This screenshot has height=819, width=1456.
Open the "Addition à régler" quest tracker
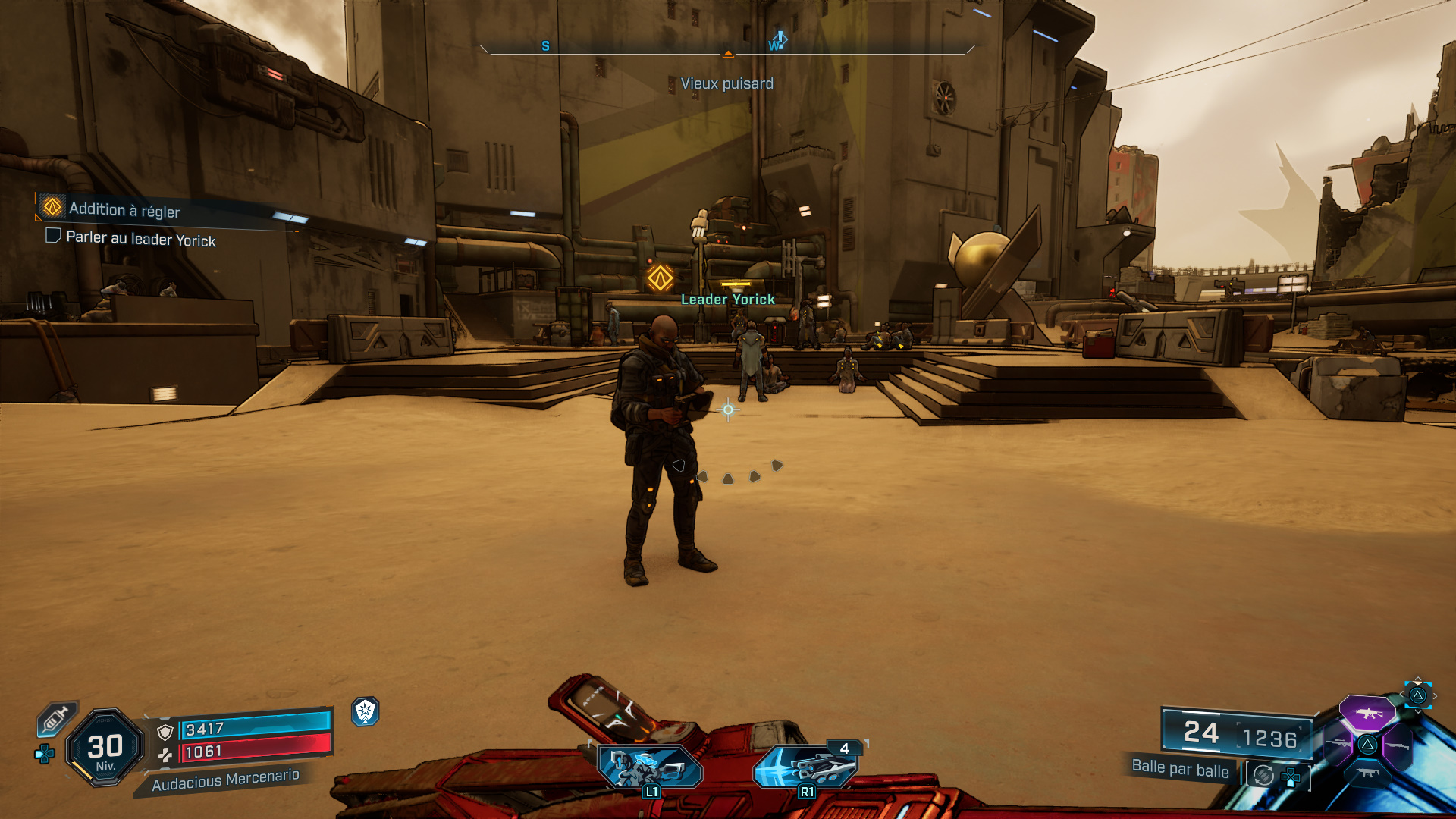124,209
